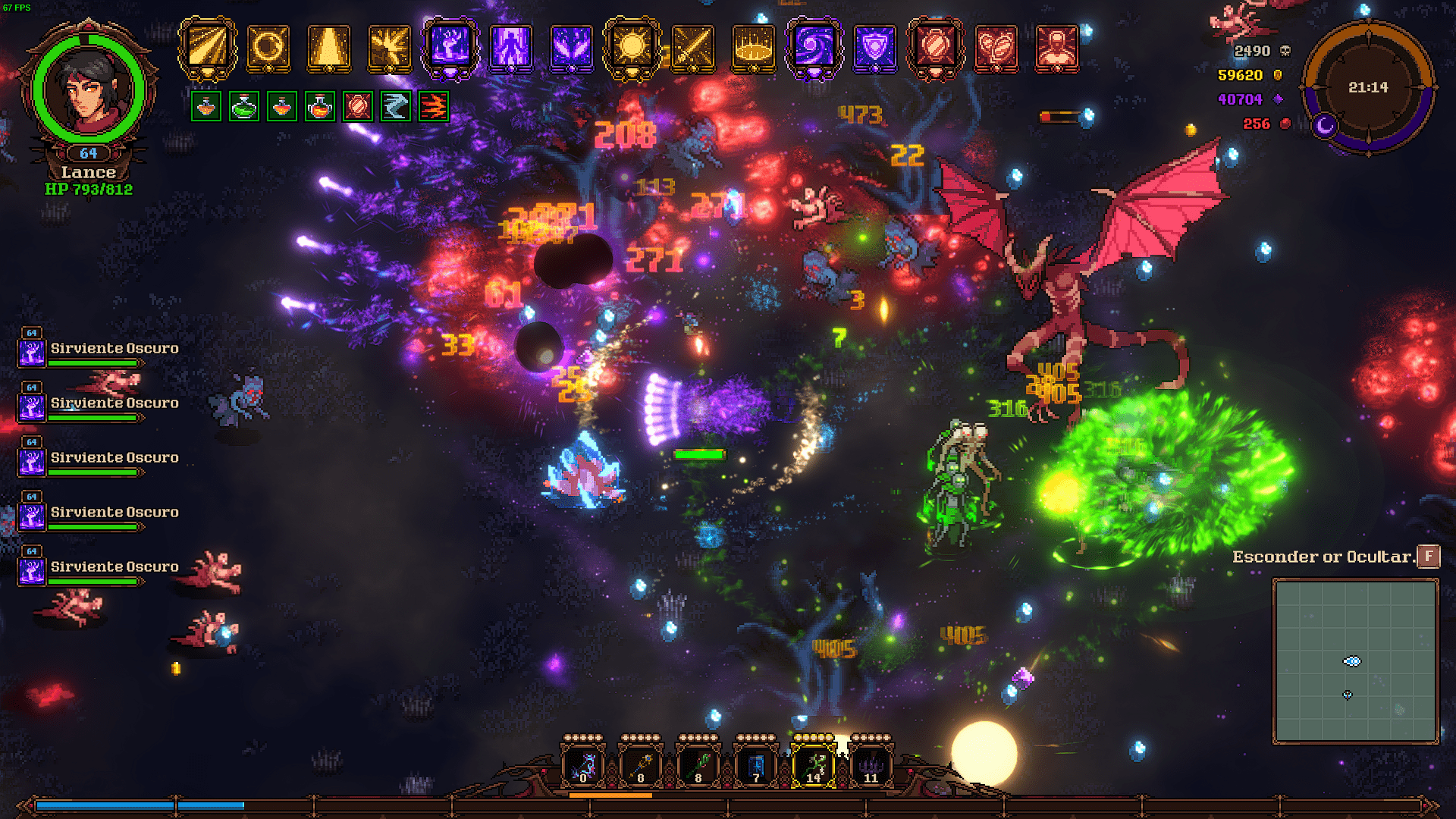Viewport: 1456px width, 819px height.
Task: Activate the purple summoning hand skill
Action: [x=450, y=48]
